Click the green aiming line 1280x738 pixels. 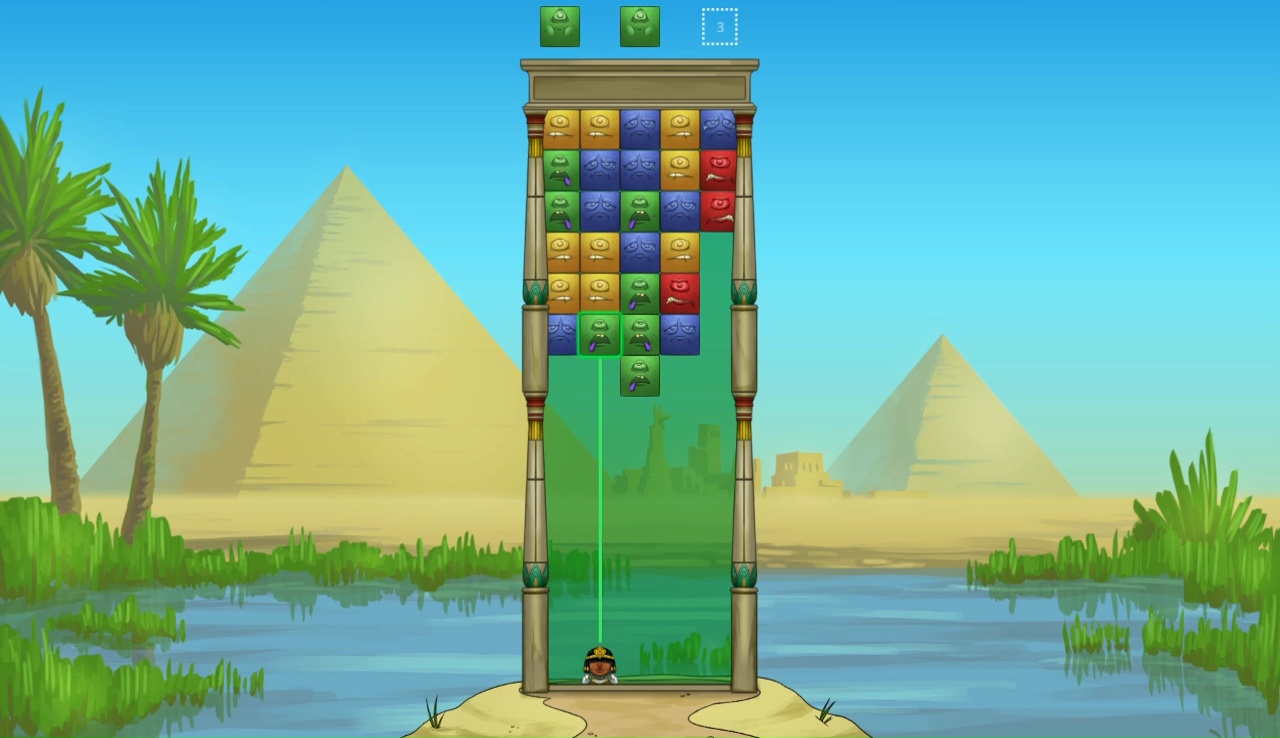600,500
